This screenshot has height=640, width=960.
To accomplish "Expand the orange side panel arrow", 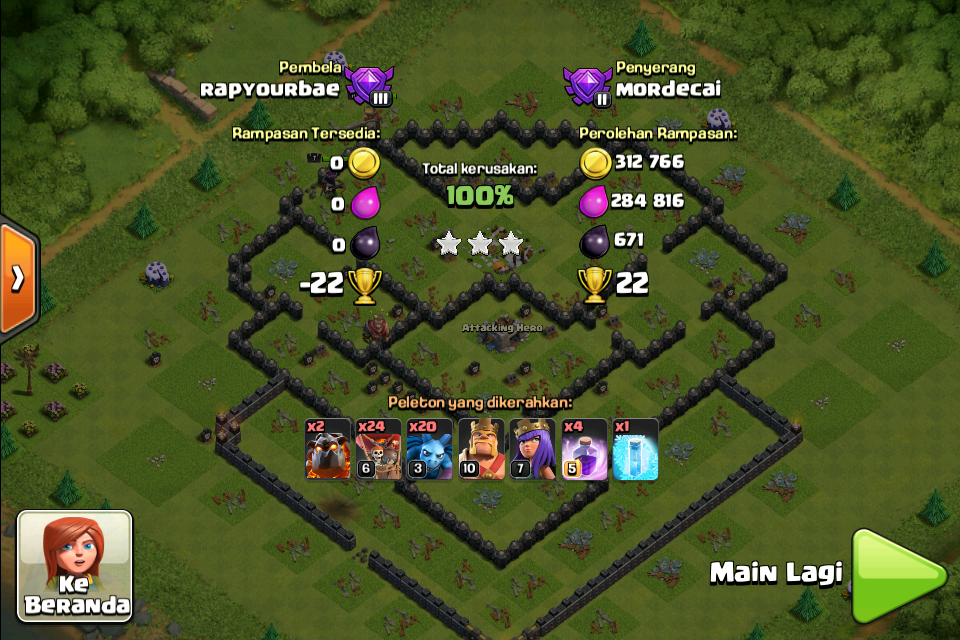I will coord(18,278).
